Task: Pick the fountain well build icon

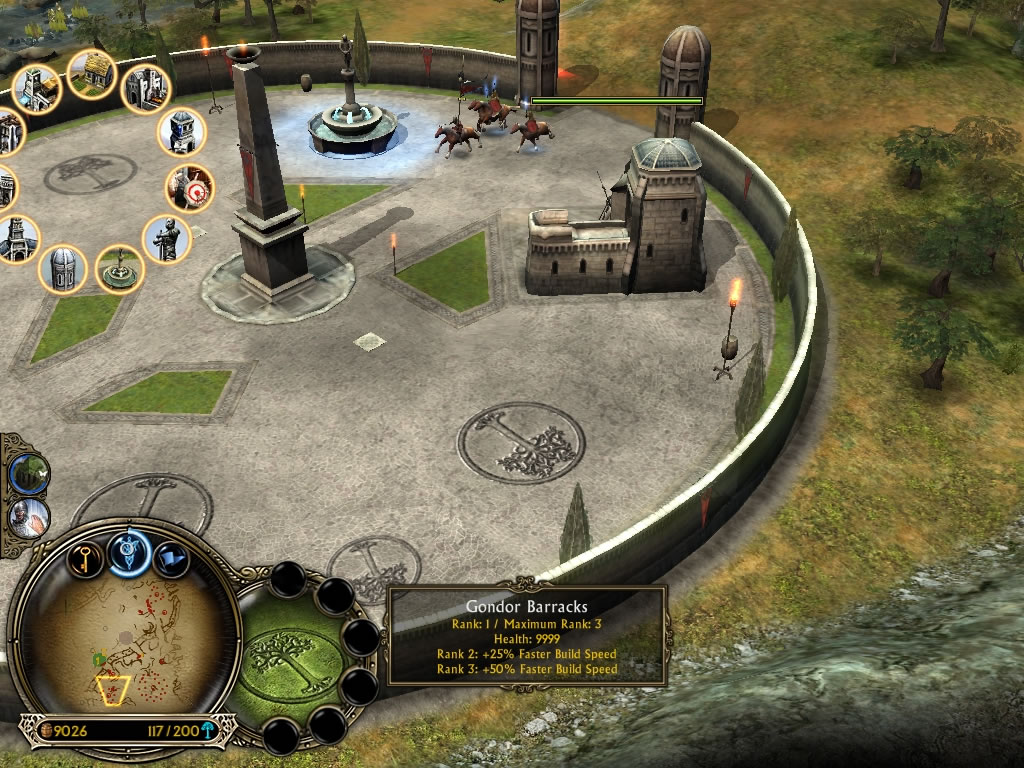Action: coord(120,269)
